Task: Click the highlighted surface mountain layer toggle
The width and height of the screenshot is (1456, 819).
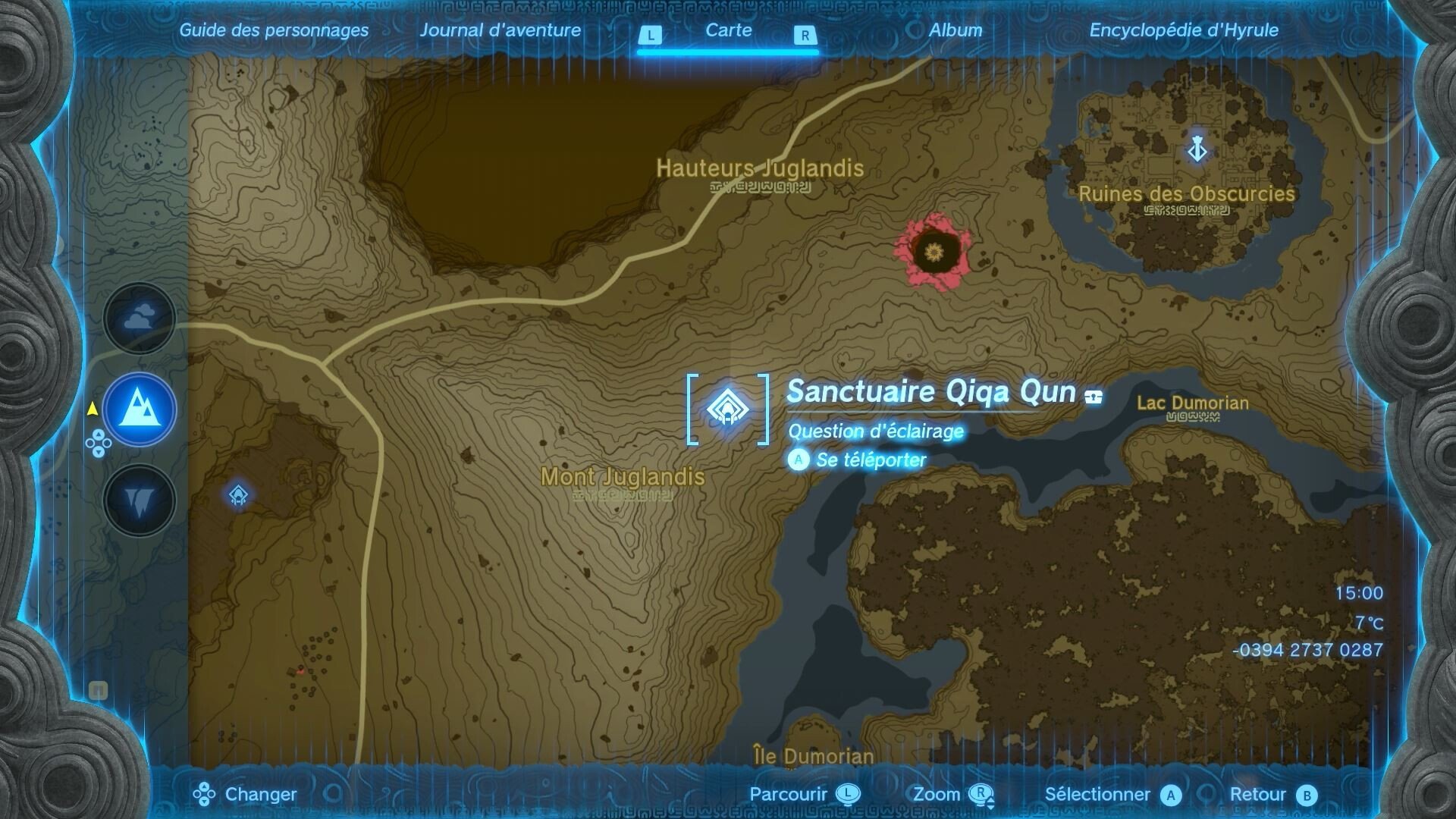Action: click(137, 409)
